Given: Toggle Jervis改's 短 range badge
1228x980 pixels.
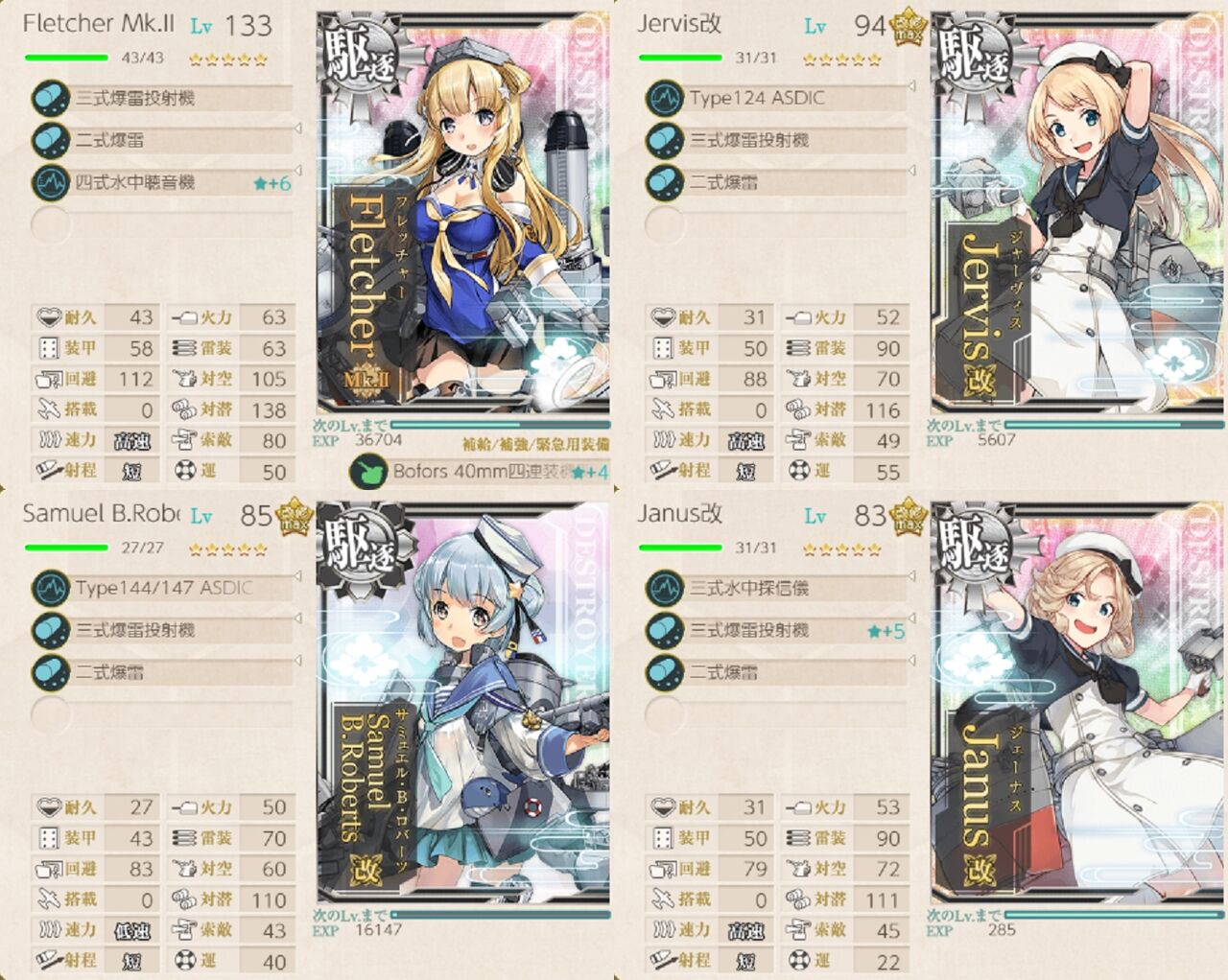Looking at the screenshot, I should 746,471.
